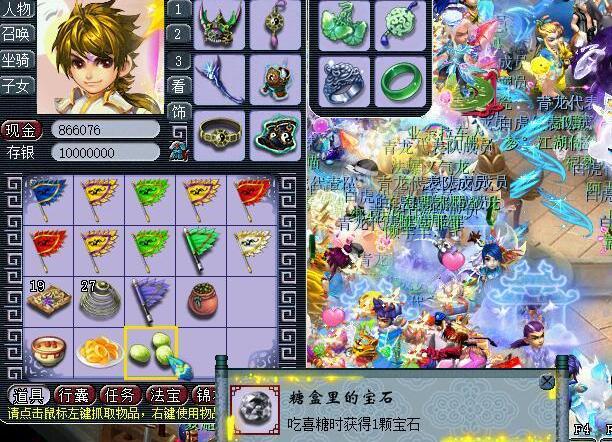The image size is (612, 442).
Task: Open the 坐骑 mount tab
Action: (x=16, y=61)
